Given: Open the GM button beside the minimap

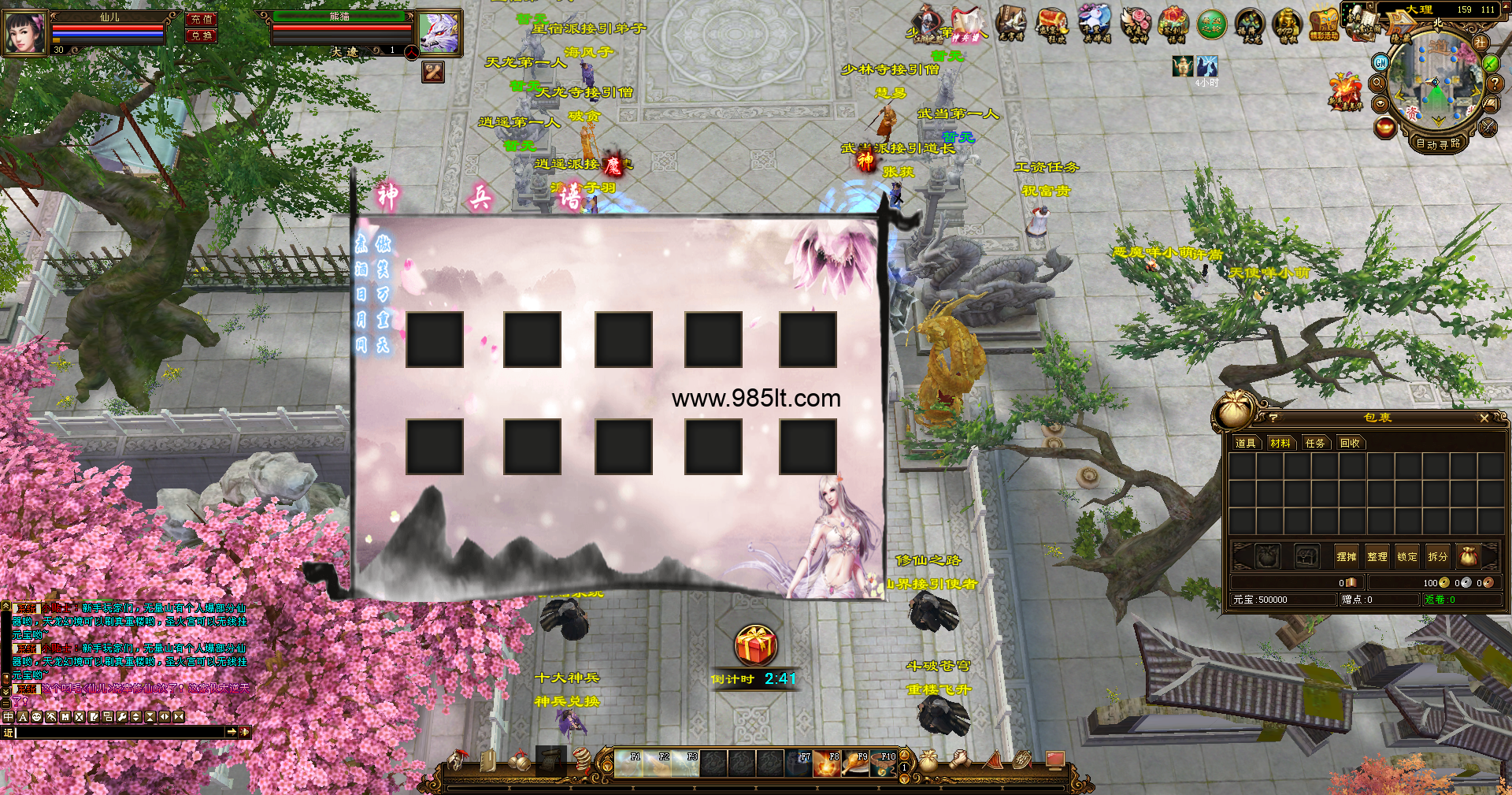Looking at the screenshot, I should pyautogui.click(x=1380, y=62).
